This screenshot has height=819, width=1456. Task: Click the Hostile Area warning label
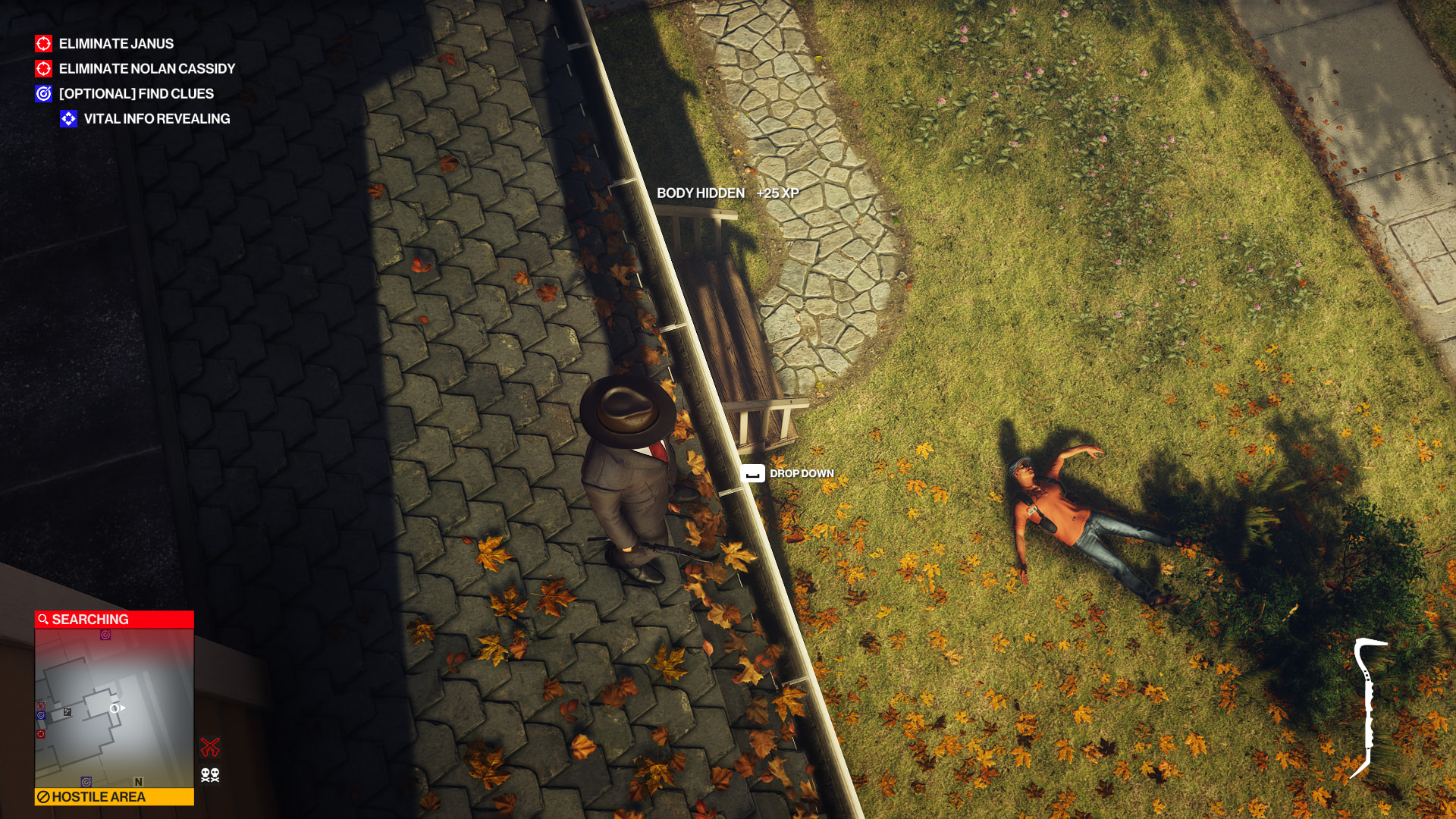tap(114, 797)
